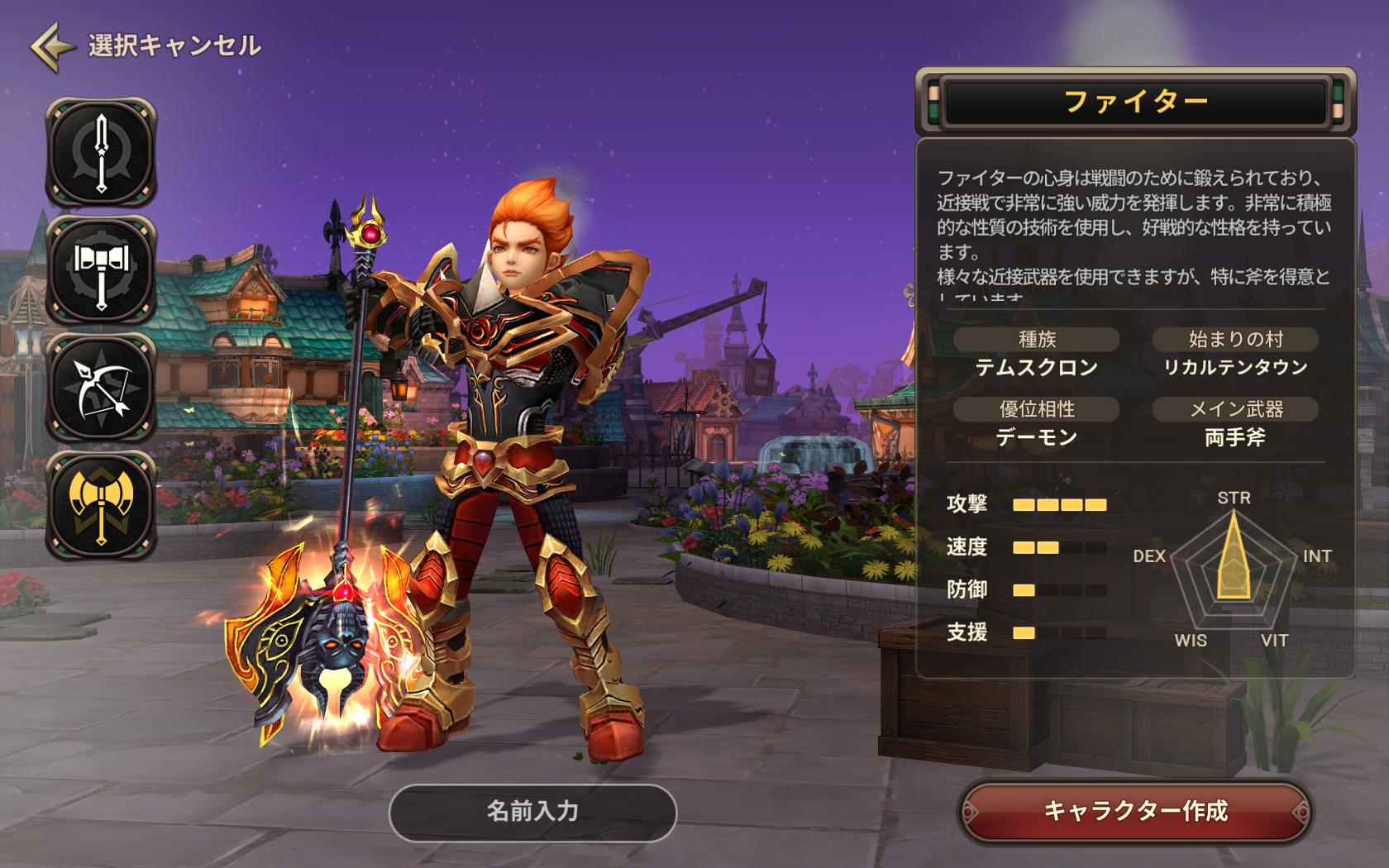
Task: Pick the bow and arrow class icon
Action: pyautogui.click(x=101, y=387)
